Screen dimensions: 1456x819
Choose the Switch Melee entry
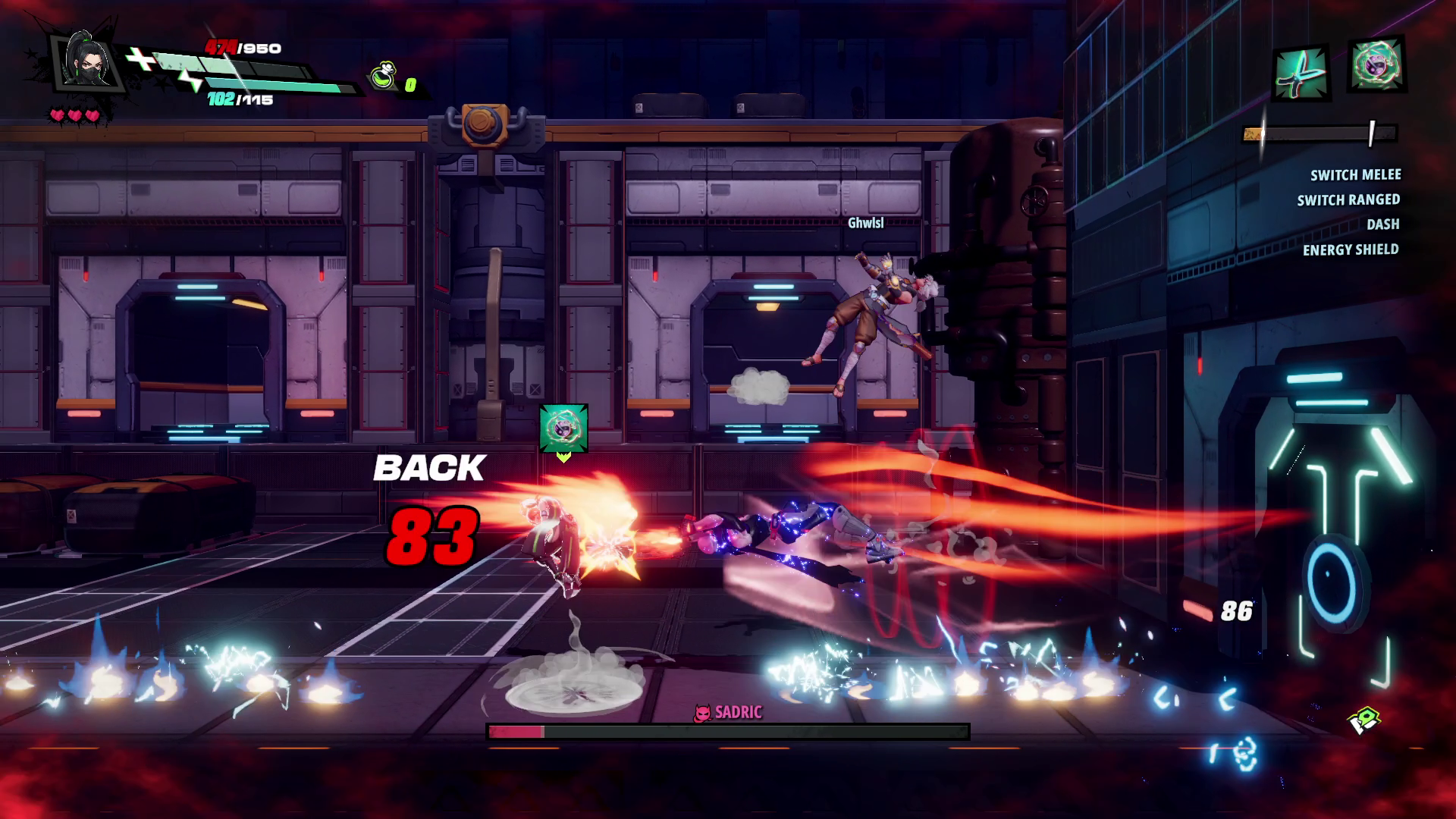(1355, 175)
